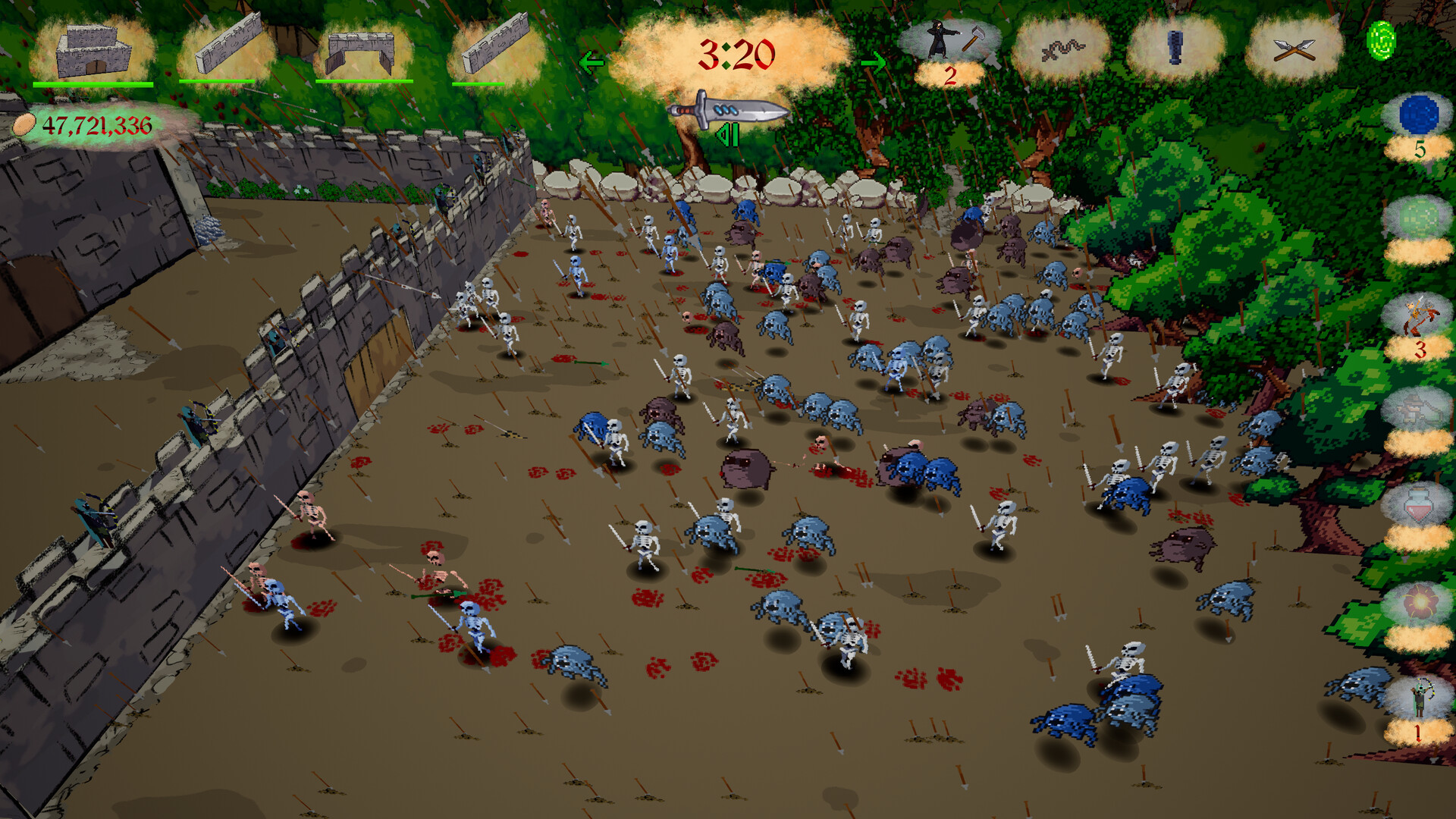Select the stone obelisk icon
This screenshot has width=1456, height=819.
(1175, 49)
